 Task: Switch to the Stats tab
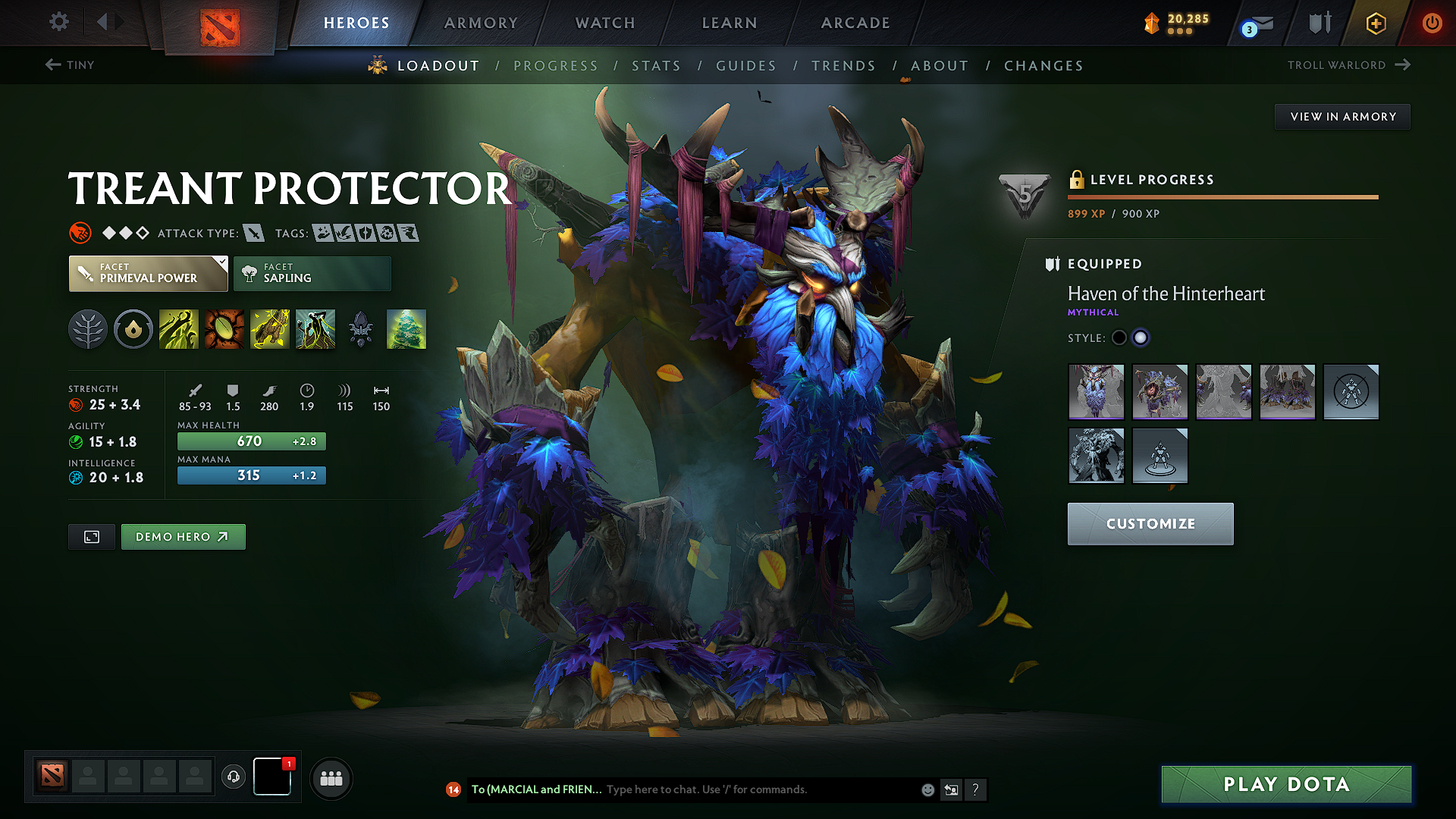(656, 65)
